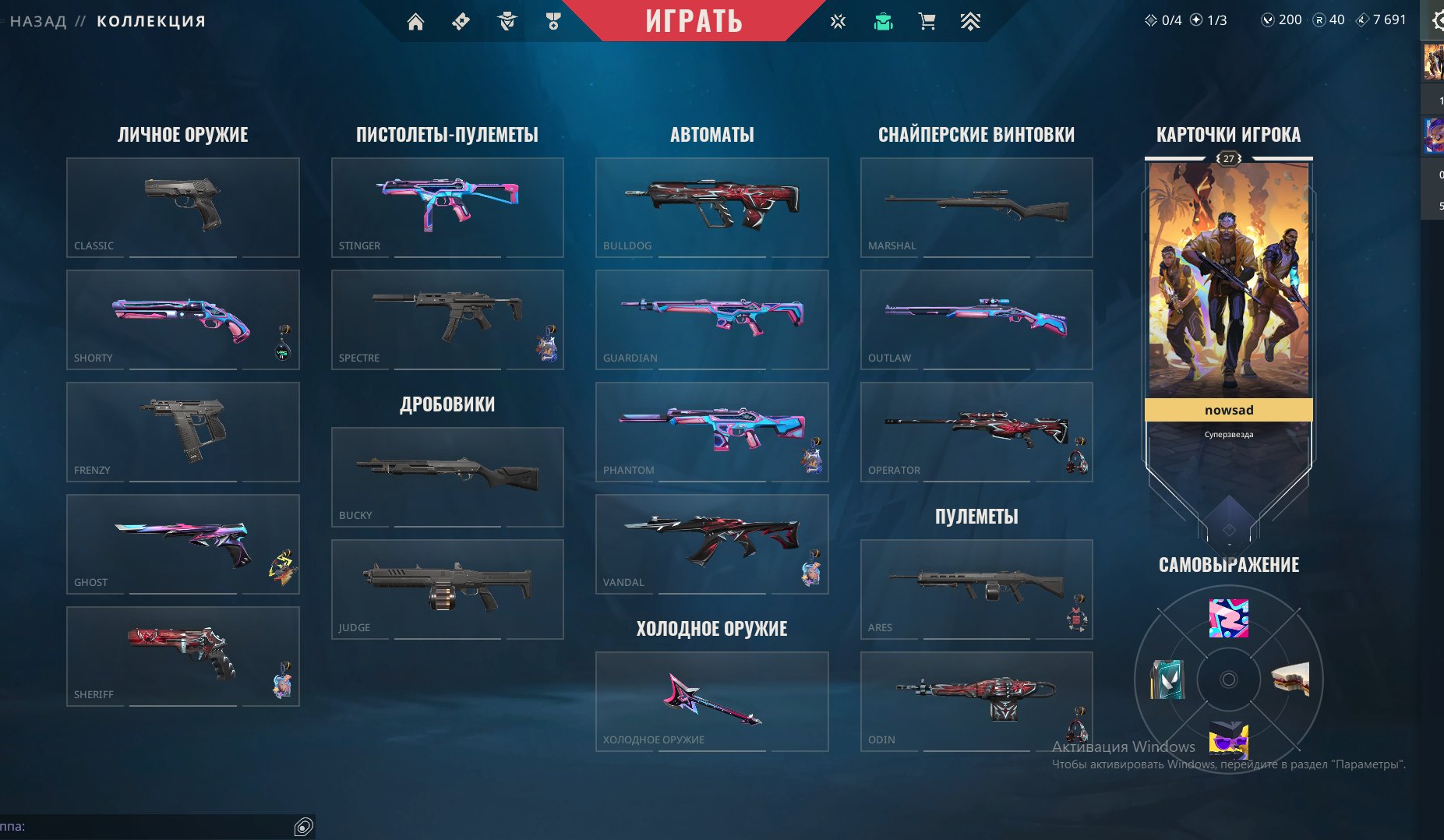
Task: Select the Vandal weapon skin
Action: coord(711,543)
